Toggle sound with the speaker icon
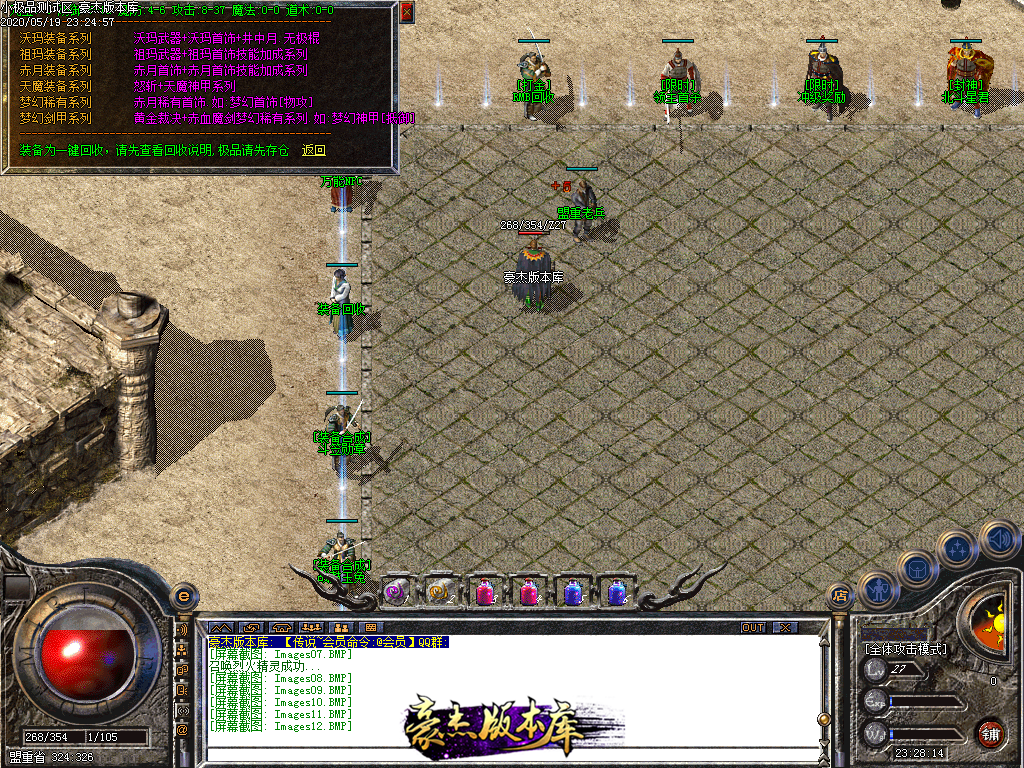This screenshot has height=768, width=1024. (998, 539)
